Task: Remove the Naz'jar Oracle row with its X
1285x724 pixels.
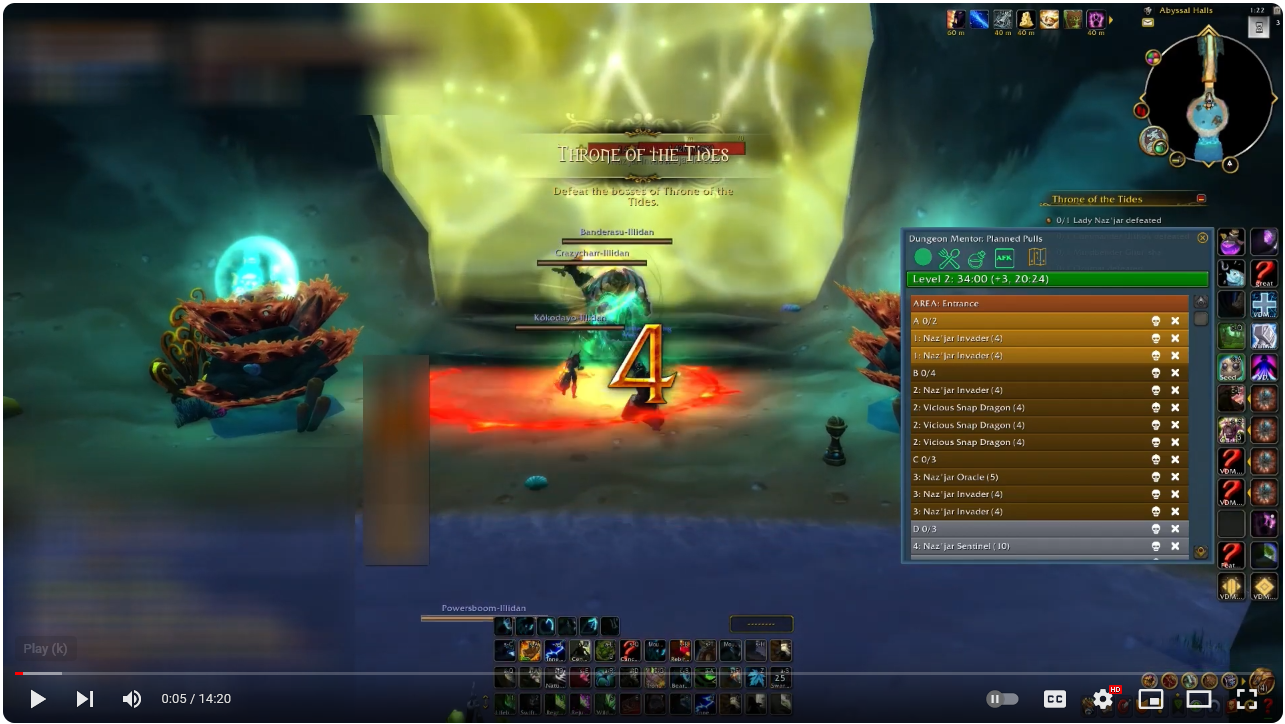Action: coord(1175,477)
